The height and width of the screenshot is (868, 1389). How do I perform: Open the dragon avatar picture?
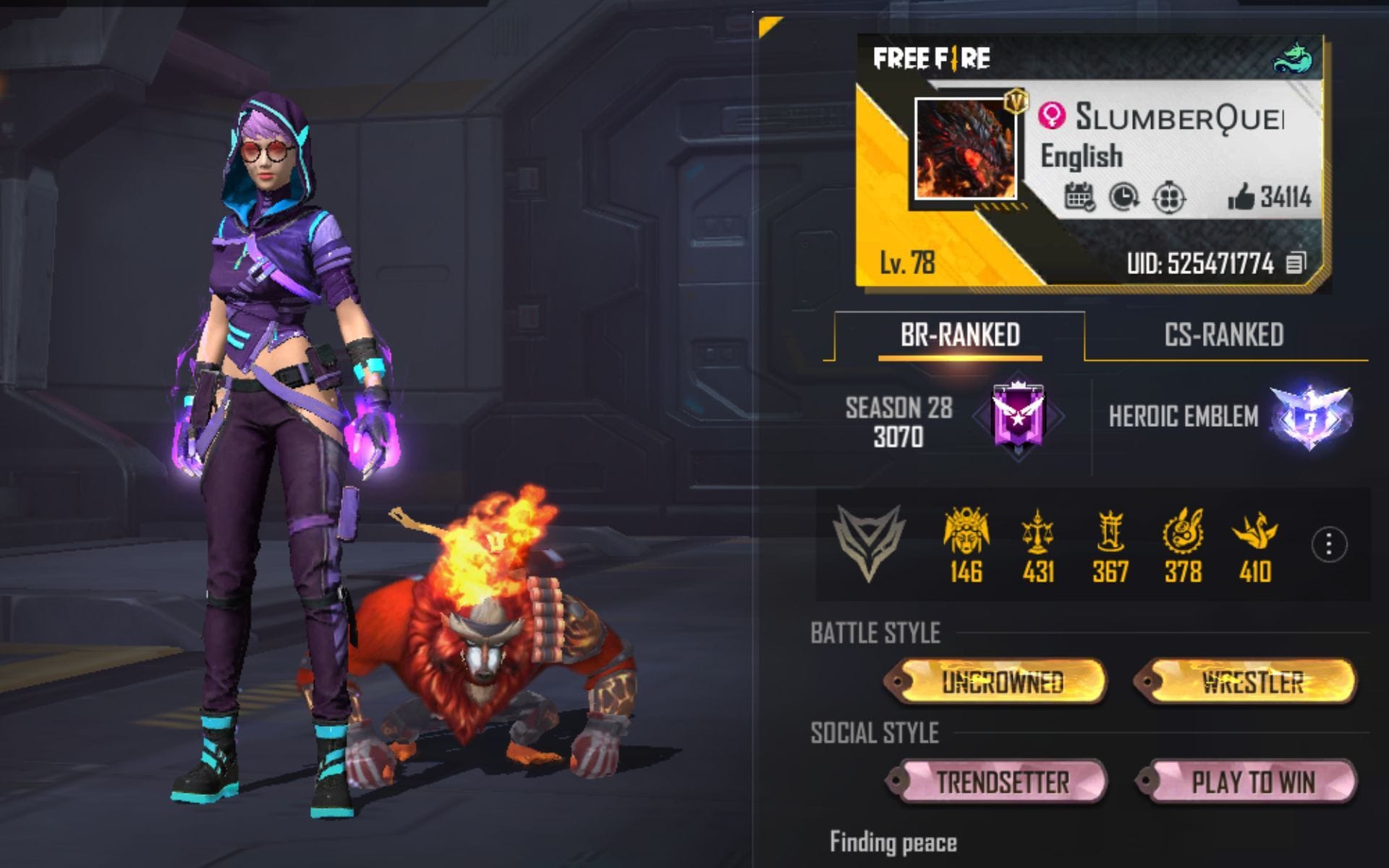tap(965, 149)
